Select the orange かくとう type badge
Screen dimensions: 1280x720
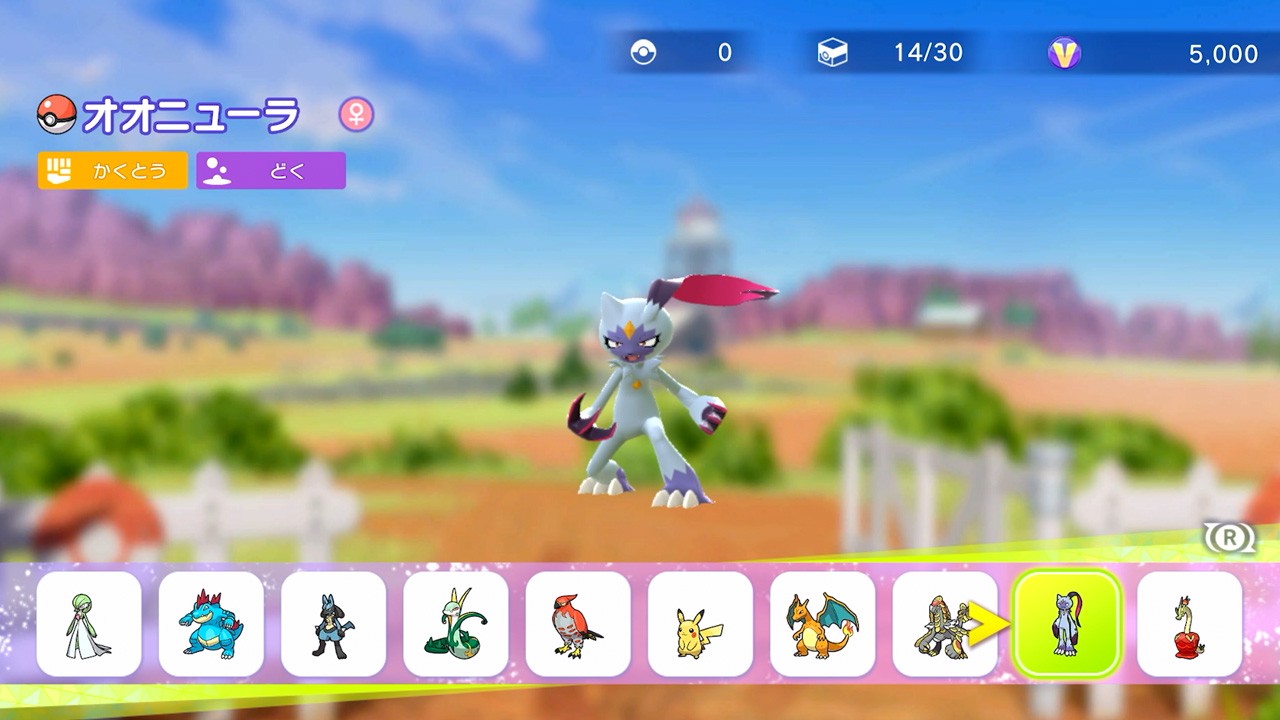(113, 170)
